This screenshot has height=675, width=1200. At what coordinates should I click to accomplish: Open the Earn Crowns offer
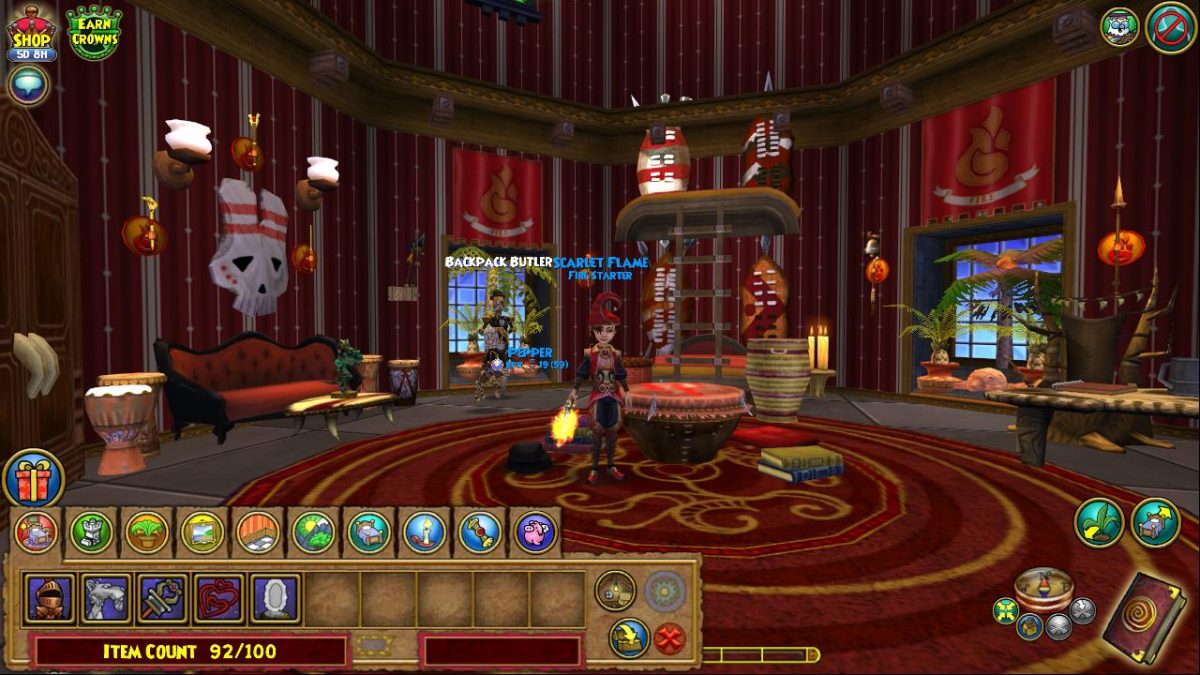pos(94,31)
